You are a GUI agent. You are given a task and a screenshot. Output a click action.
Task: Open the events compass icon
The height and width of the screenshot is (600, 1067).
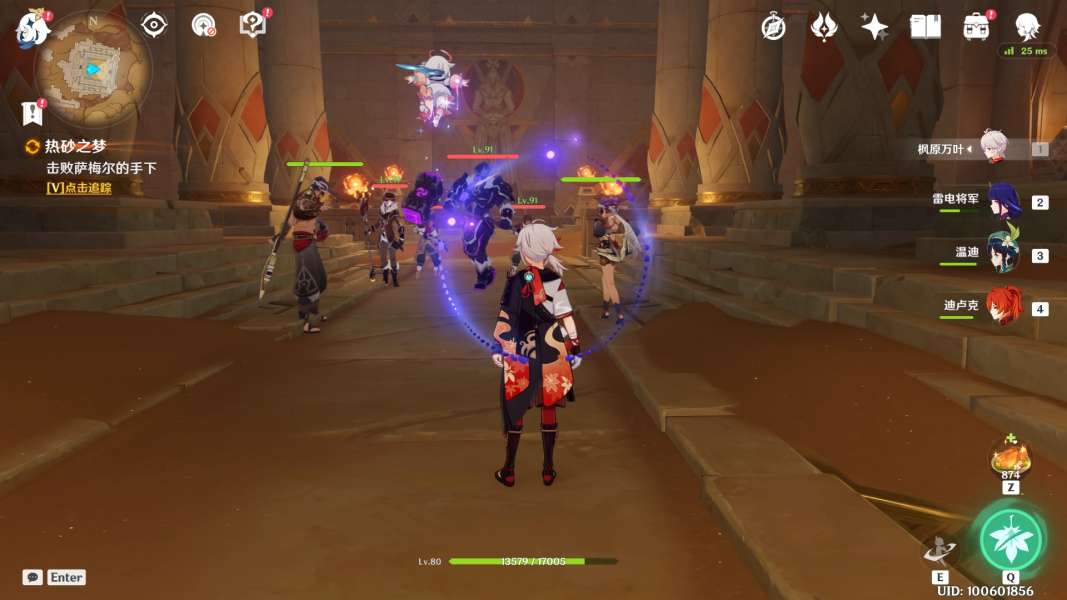773,27
